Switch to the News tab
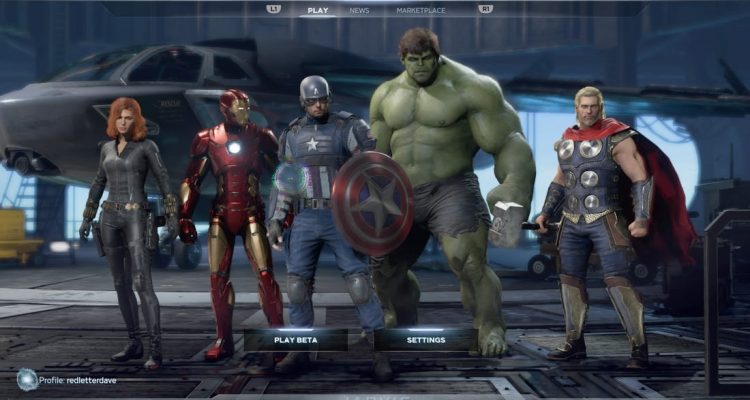Screen dimensions: 750x400 [x=359, y=10]
